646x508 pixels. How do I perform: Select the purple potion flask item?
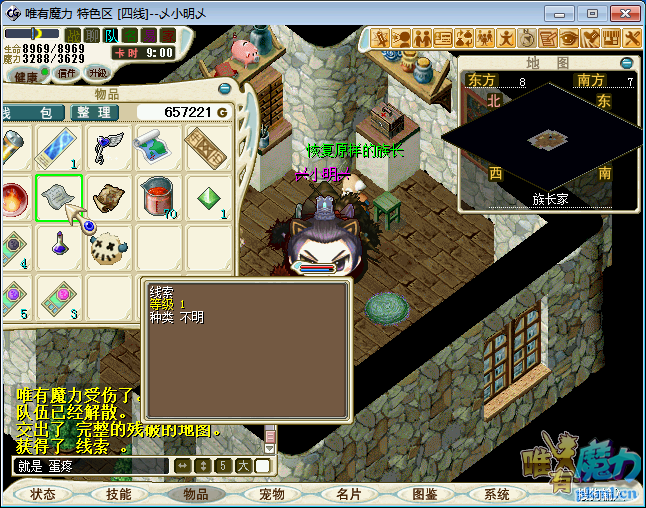59,247
